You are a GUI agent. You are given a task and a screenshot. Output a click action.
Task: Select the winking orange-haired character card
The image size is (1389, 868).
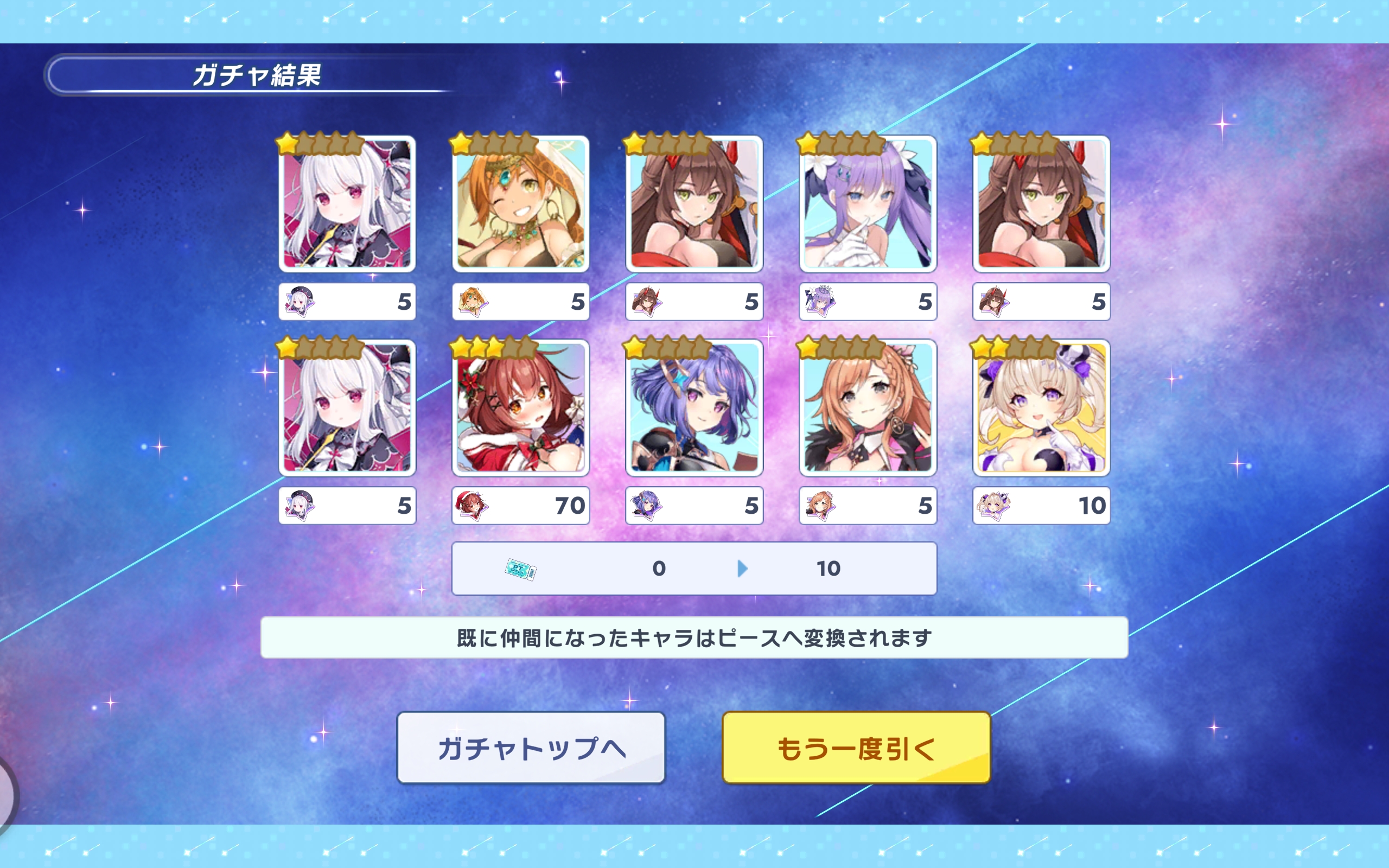click(x=520, y=205)
